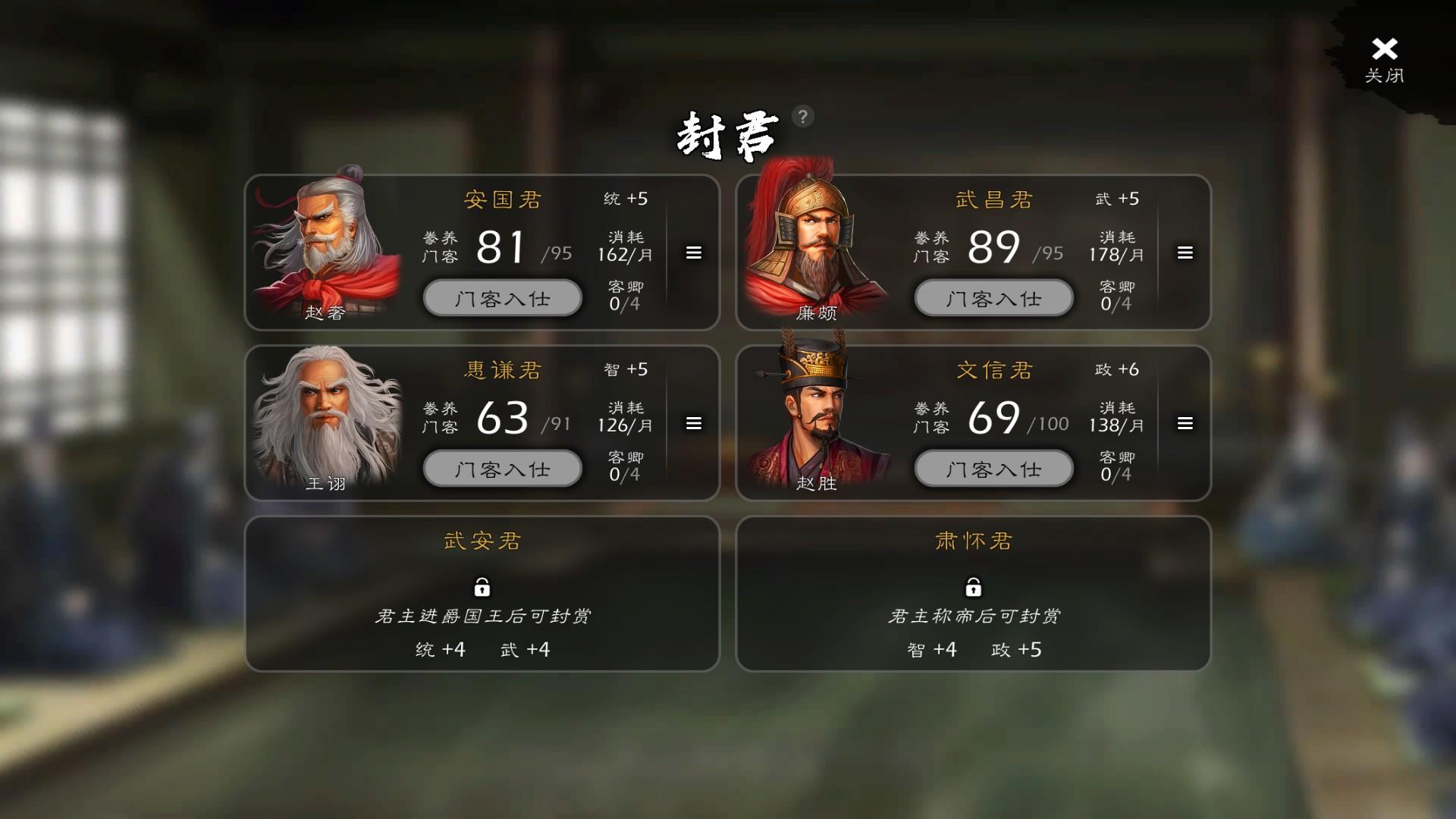Open the menu icon on 武昌君 card
Viewport: 1456px width, 819px height.
(1185, 253)
